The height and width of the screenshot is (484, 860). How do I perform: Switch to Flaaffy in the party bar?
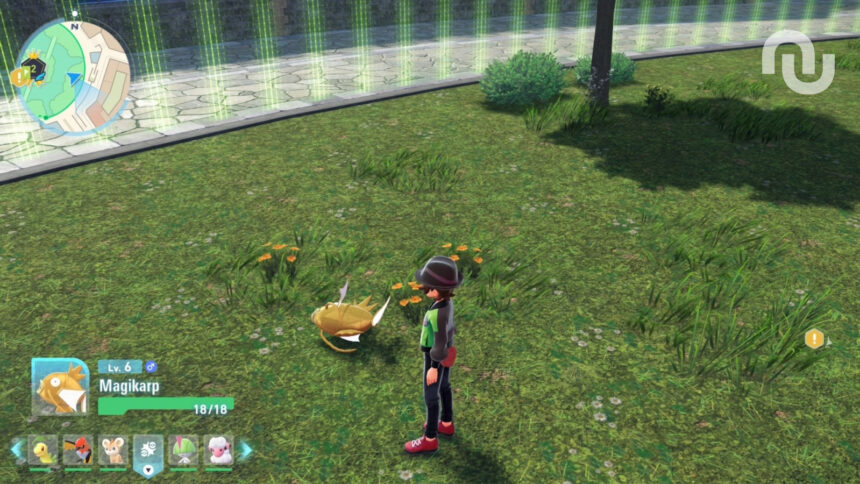pos(217,451)
